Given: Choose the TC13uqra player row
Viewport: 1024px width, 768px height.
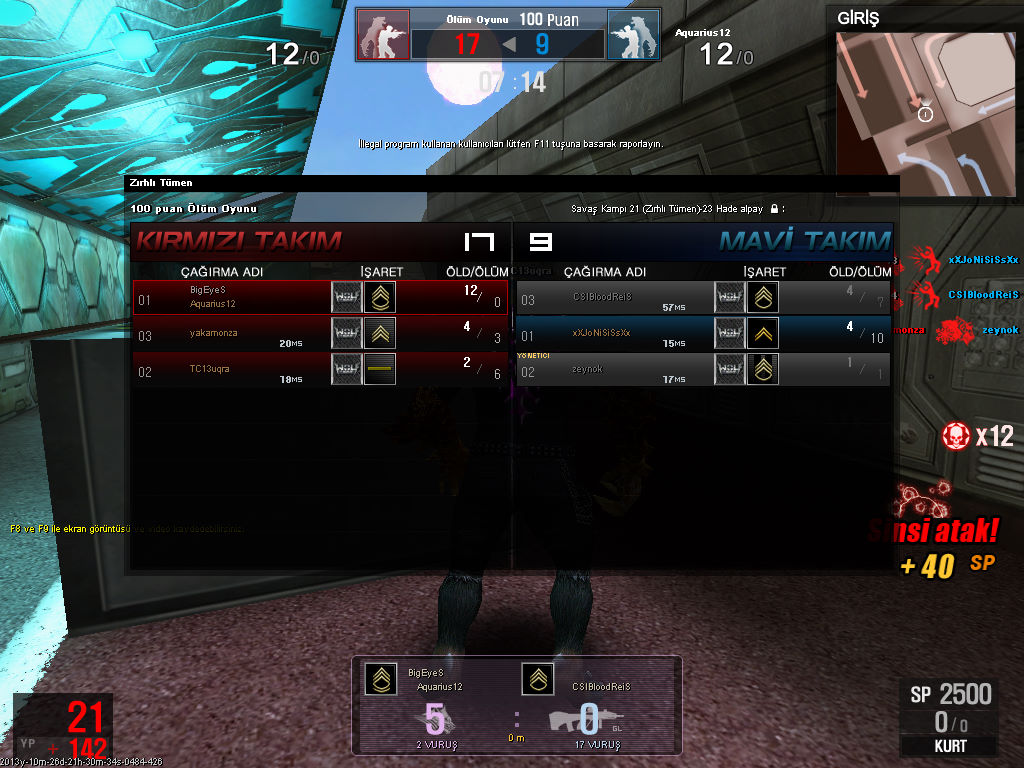Looking at the screenshot, I should pyautogui.click(x=320, y=369).
